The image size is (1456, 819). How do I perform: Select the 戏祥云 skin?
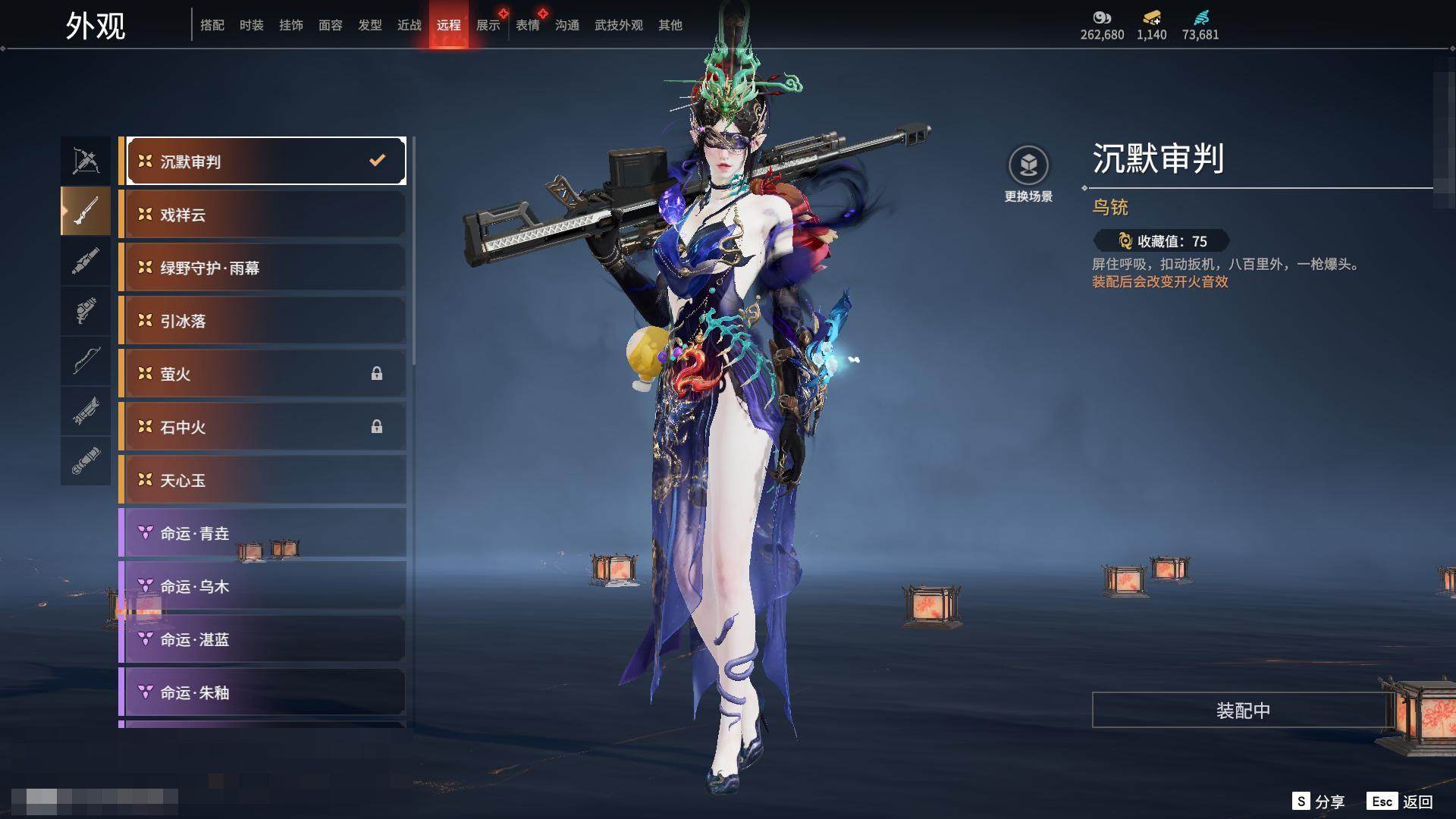(x=262, y=215)
